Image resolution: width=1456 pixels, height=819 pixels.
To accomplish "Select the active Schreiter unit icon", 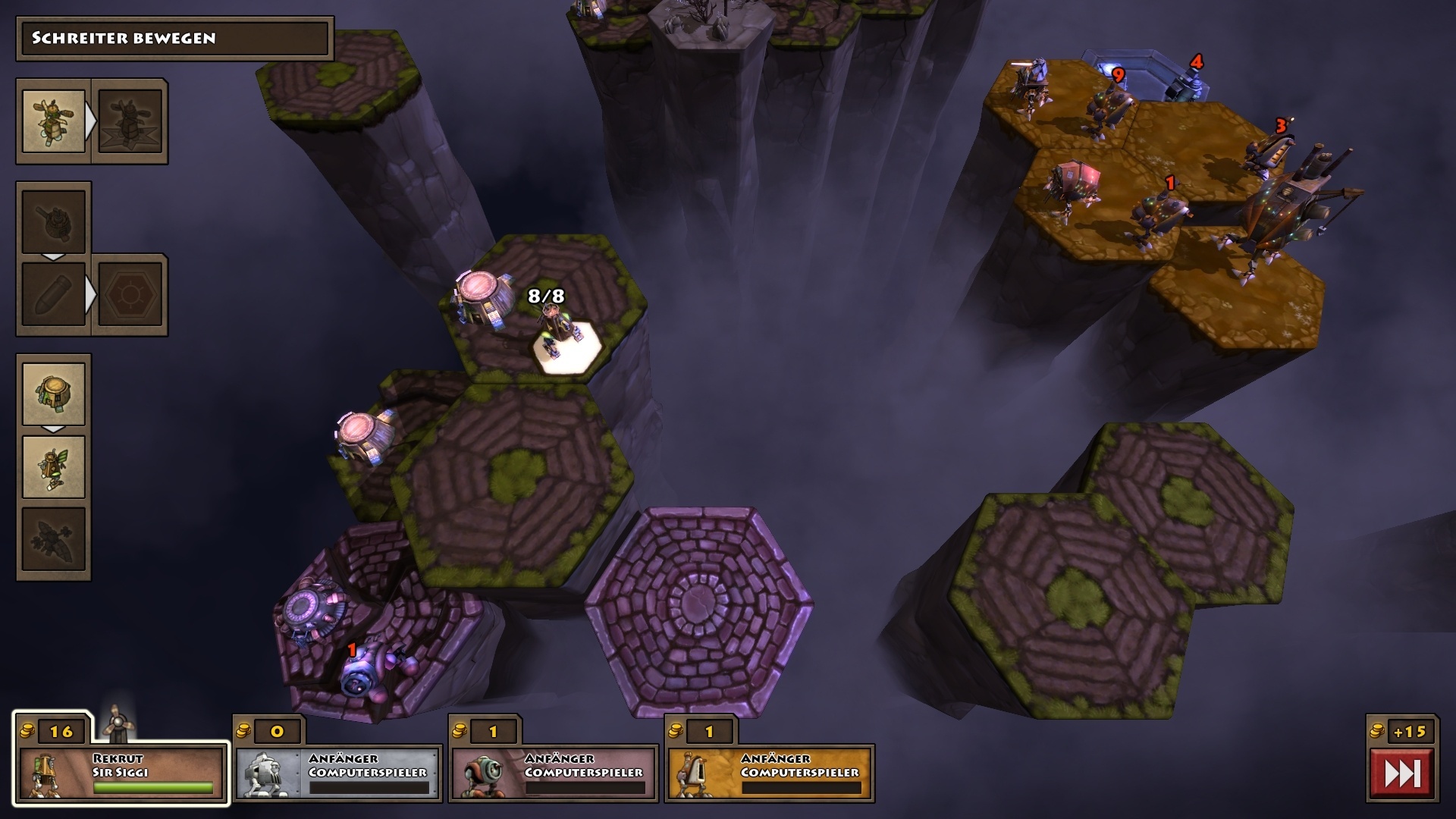I will 52,121.
